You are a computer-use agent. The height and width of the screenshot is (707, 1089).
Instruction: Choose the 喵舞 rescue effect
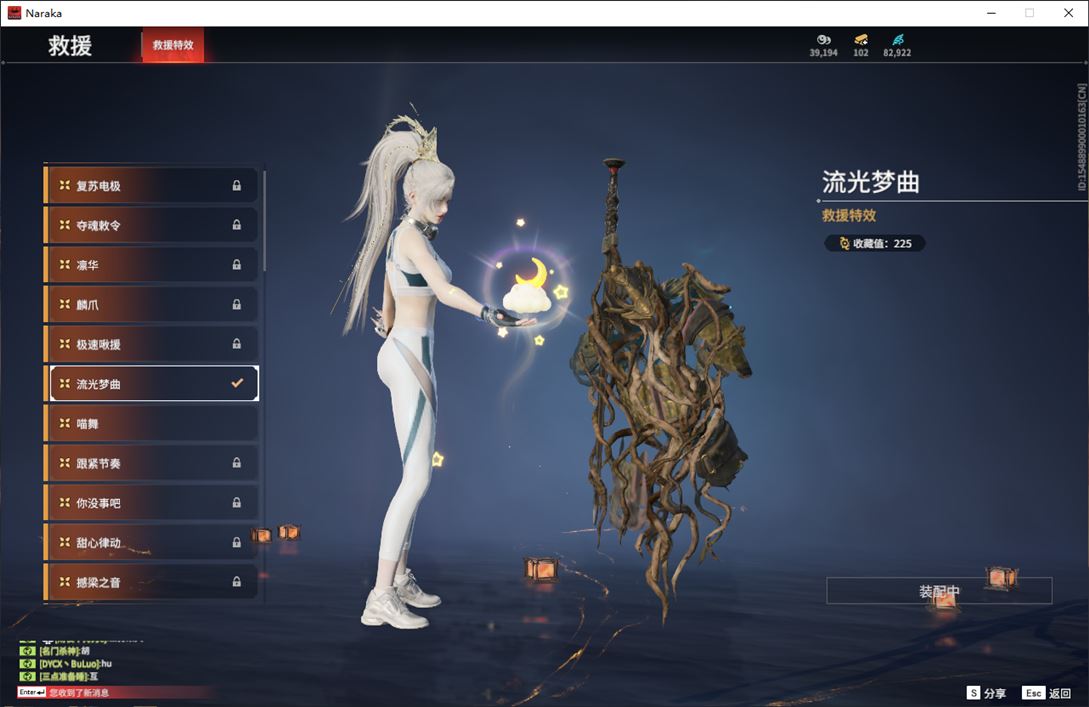(152, 424)
